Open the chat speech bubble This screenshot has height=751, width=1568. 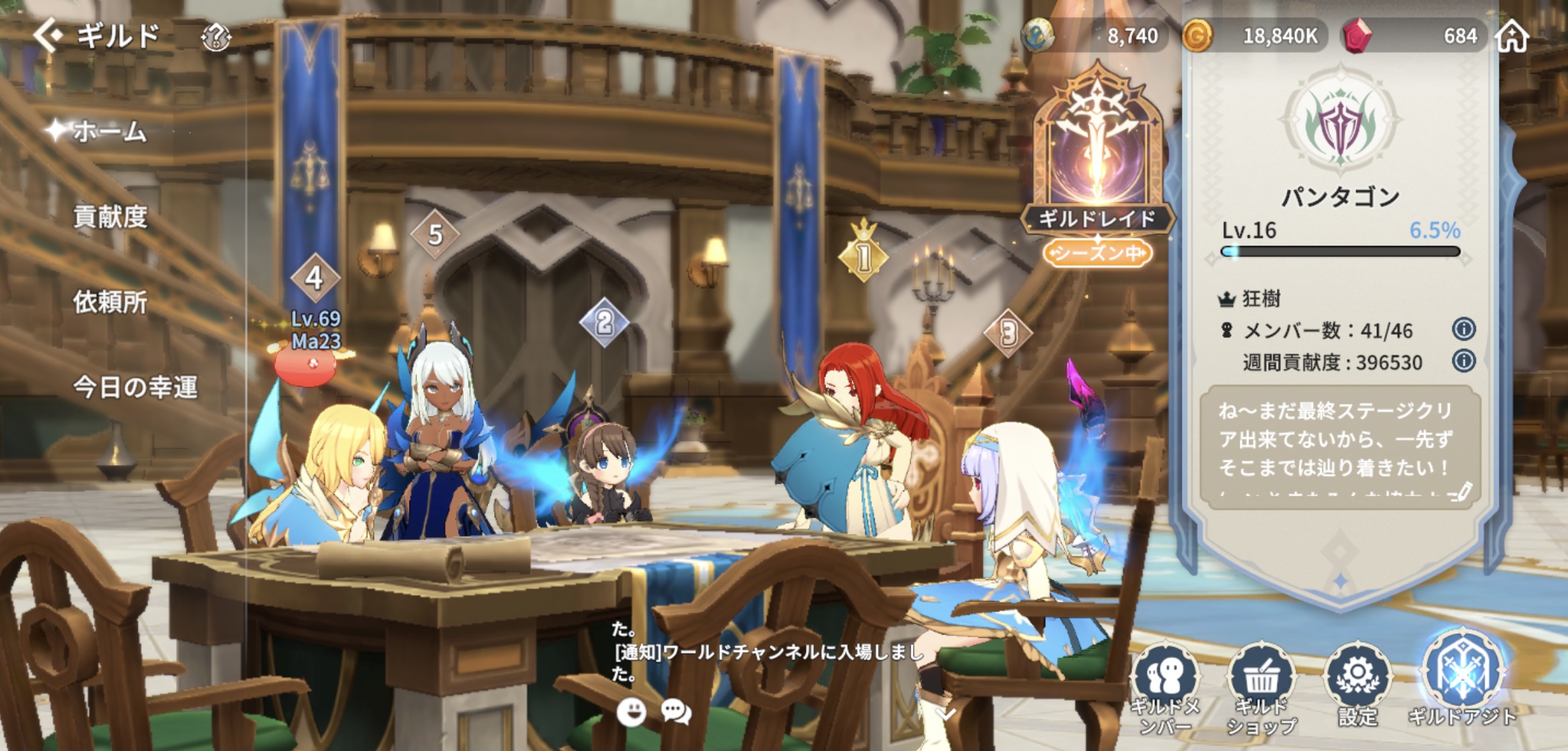(x=676, y=711)
